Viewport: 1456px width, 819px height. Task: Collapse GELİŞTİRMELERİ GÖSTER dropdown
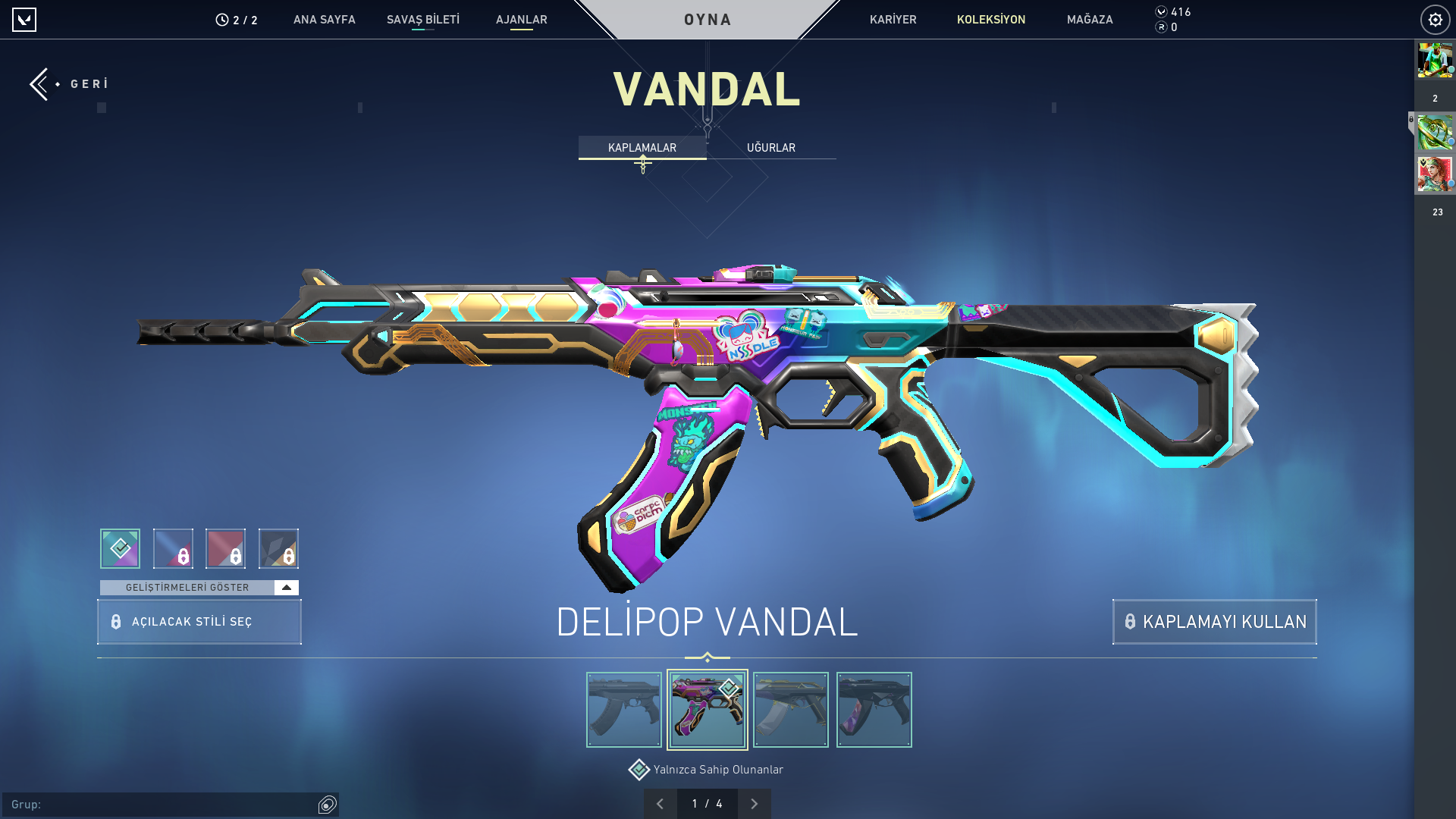coord(286,588)
